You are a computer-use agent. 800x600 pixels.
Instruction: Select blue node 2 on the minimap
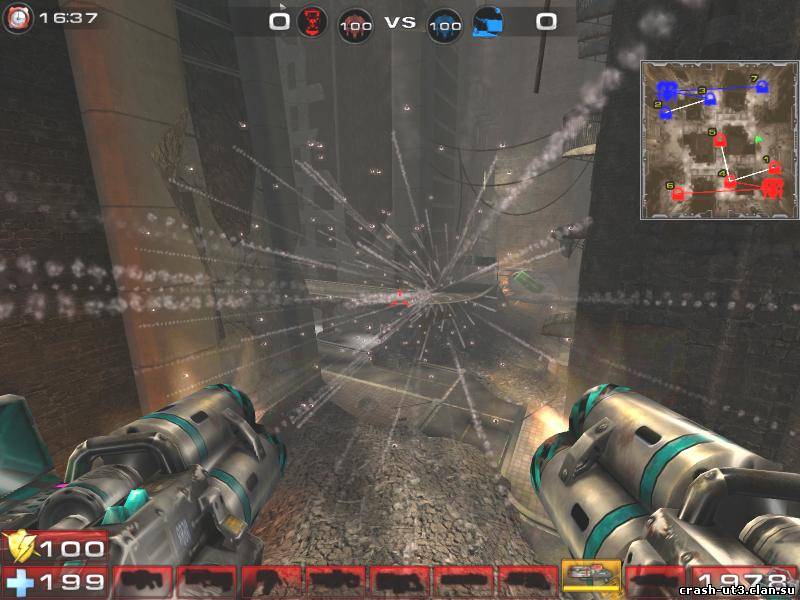(x=666, y=113)
